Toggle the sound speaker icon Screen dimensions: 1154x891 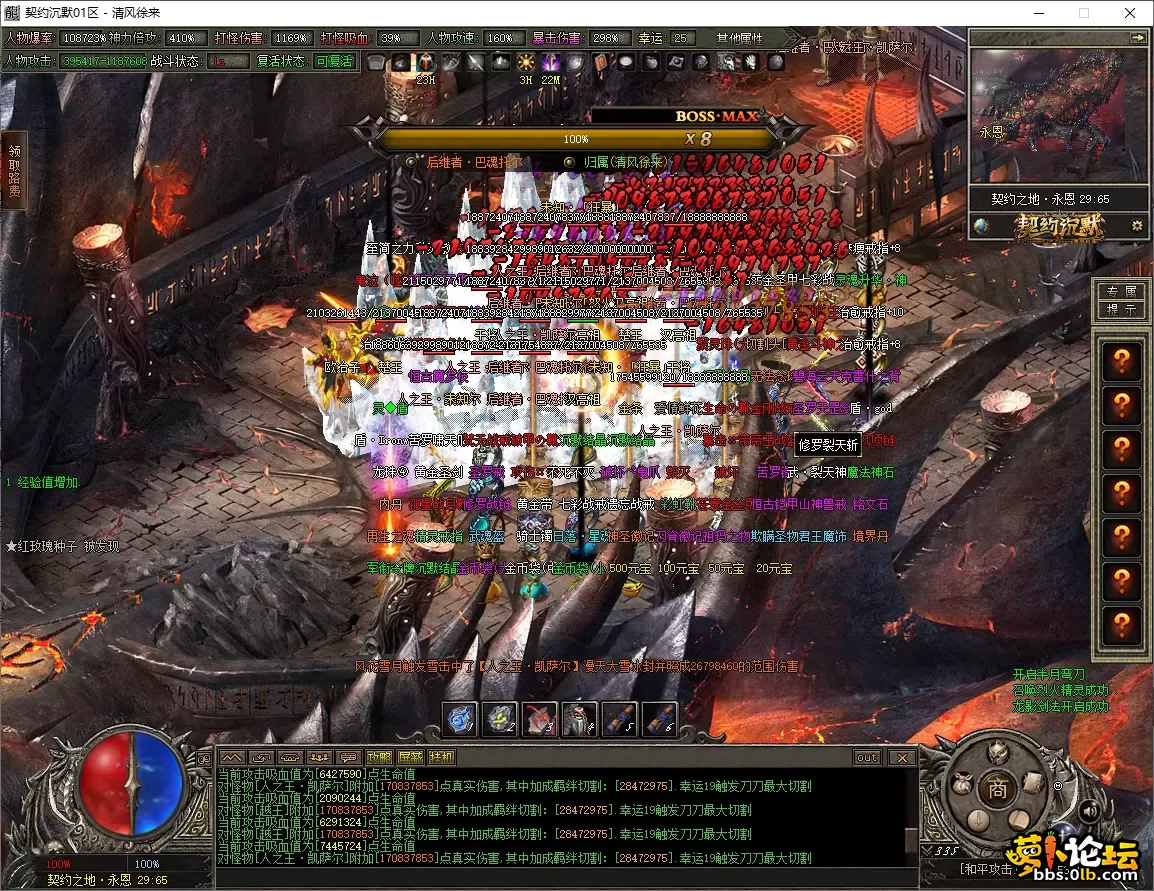[1089, 811]
